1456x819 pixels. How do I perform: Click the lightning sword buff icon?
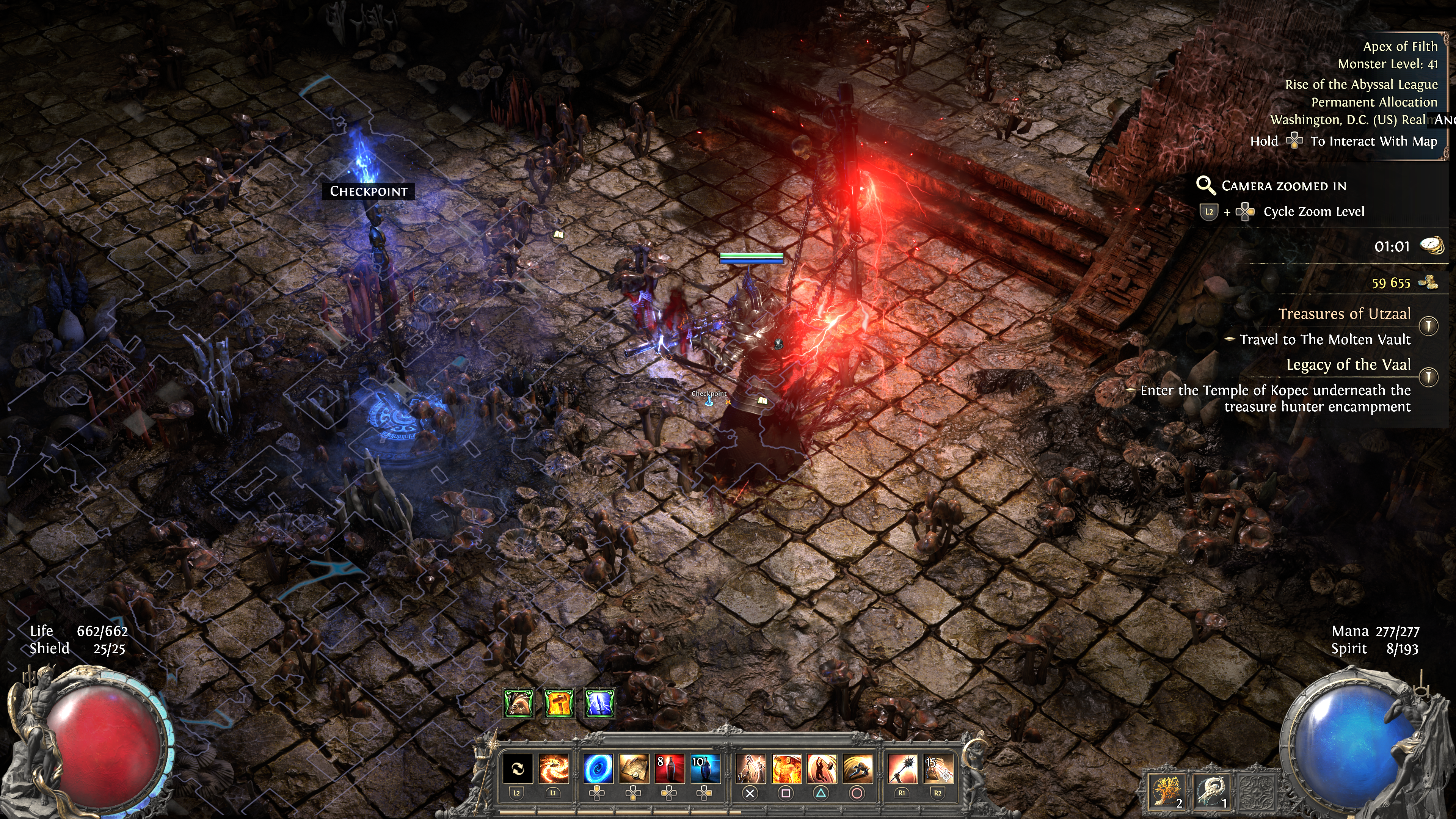[x=599, y=703]
